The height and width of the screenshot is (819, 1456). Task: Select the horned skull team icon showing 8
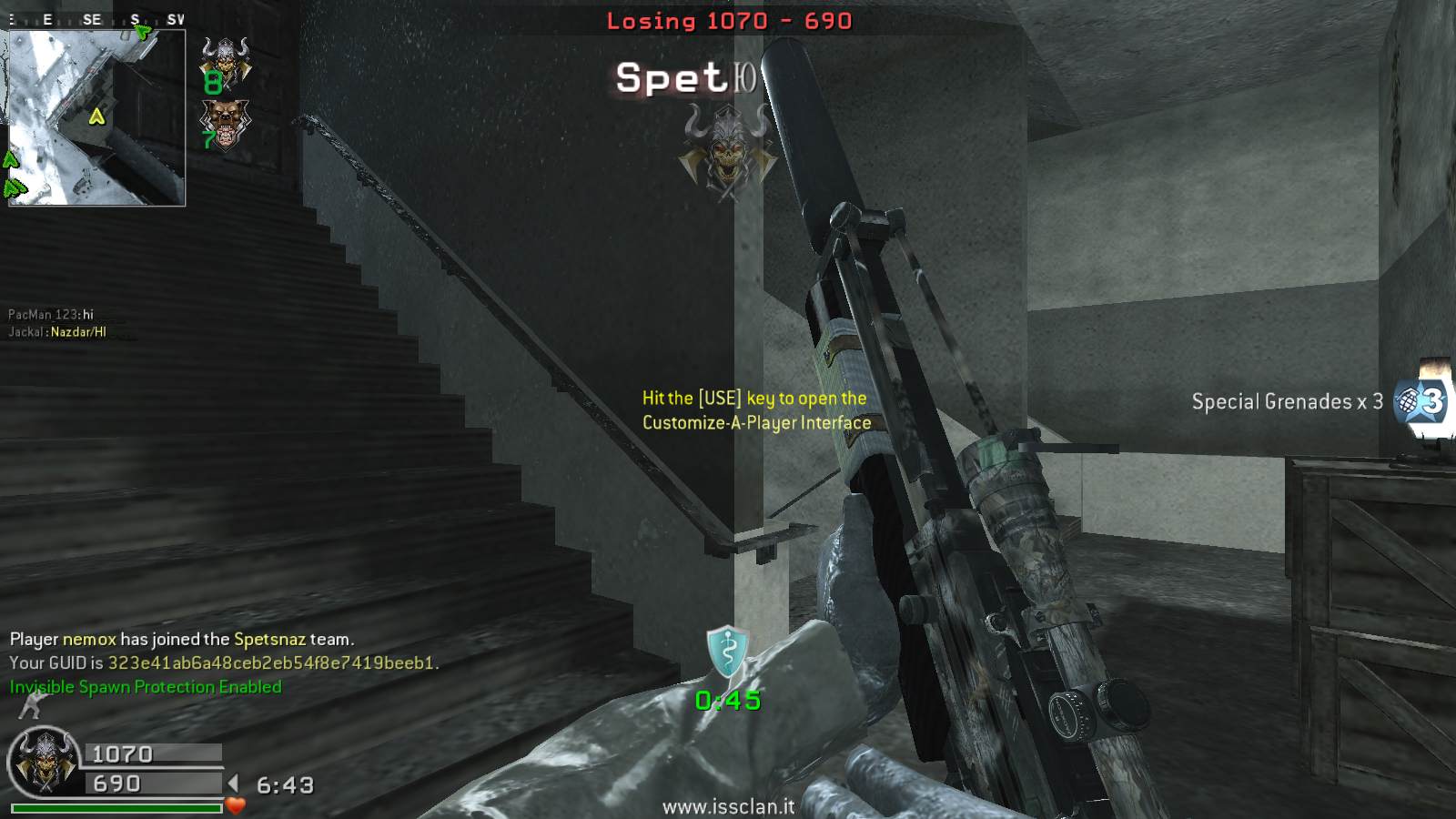tap(224, 64)
